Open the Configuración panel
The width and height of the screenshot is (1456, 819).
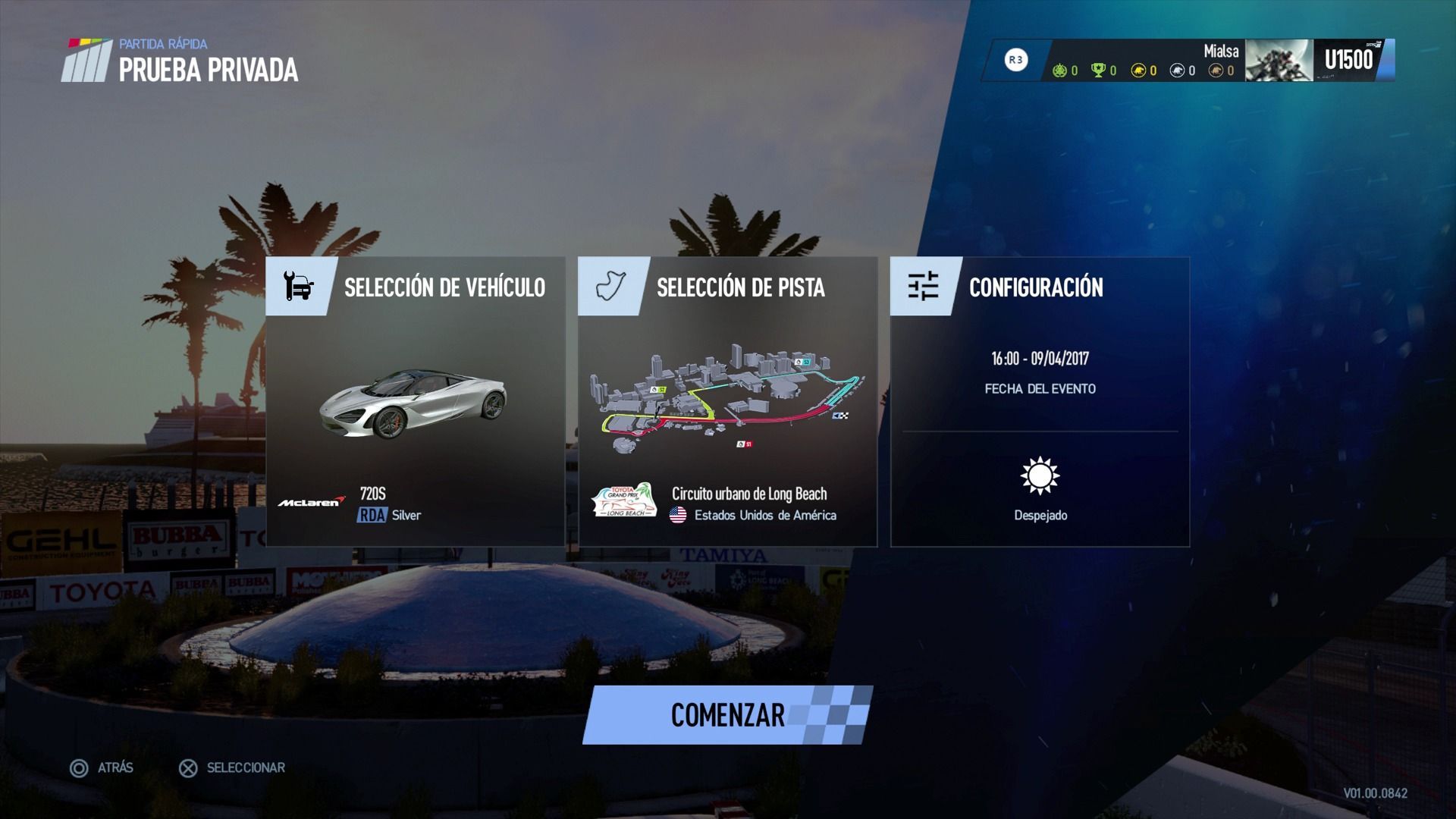[x=1040, y=401]
